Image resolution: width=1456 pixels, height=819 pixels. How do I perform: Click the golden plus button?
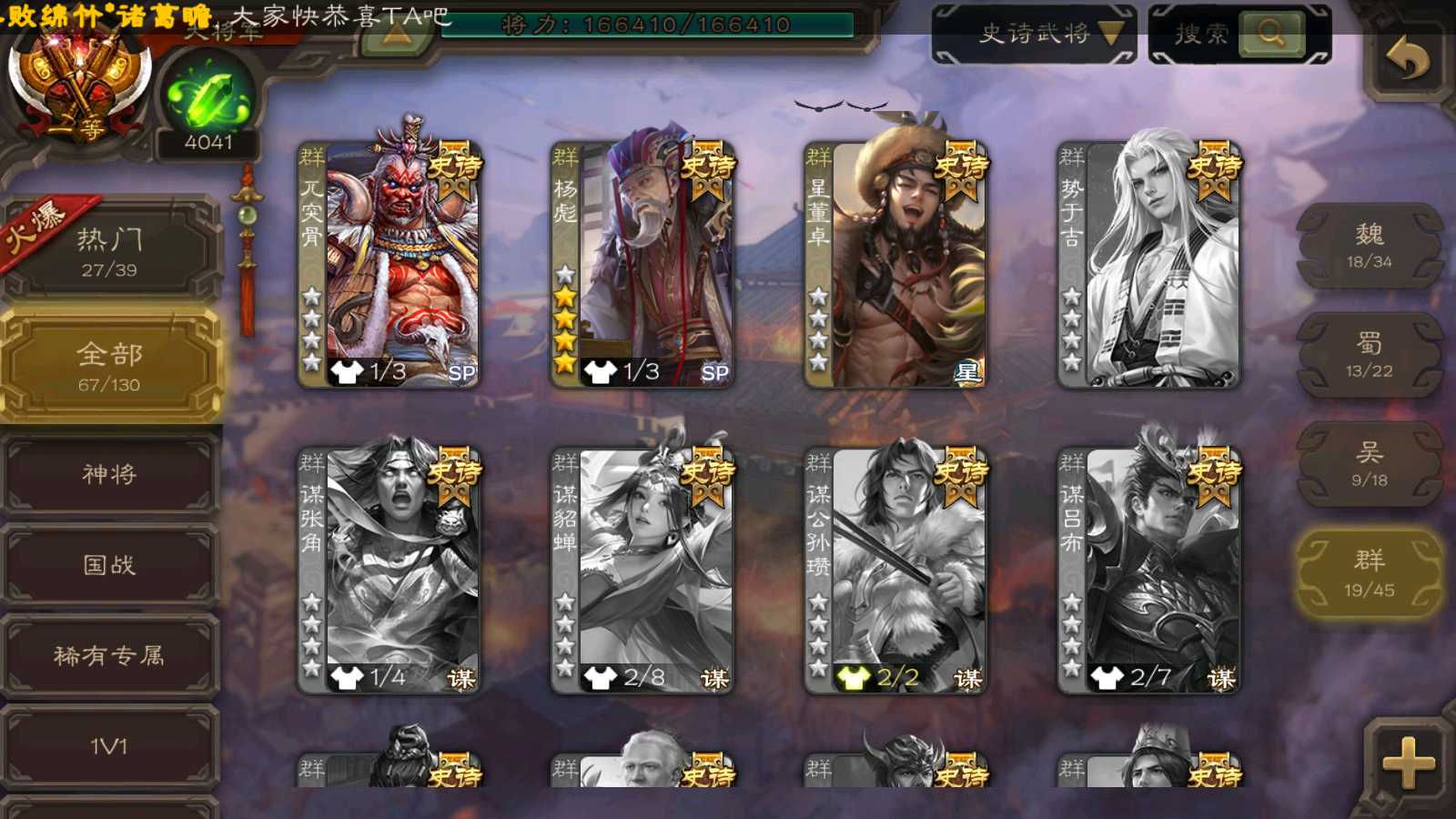(1407, 763)
